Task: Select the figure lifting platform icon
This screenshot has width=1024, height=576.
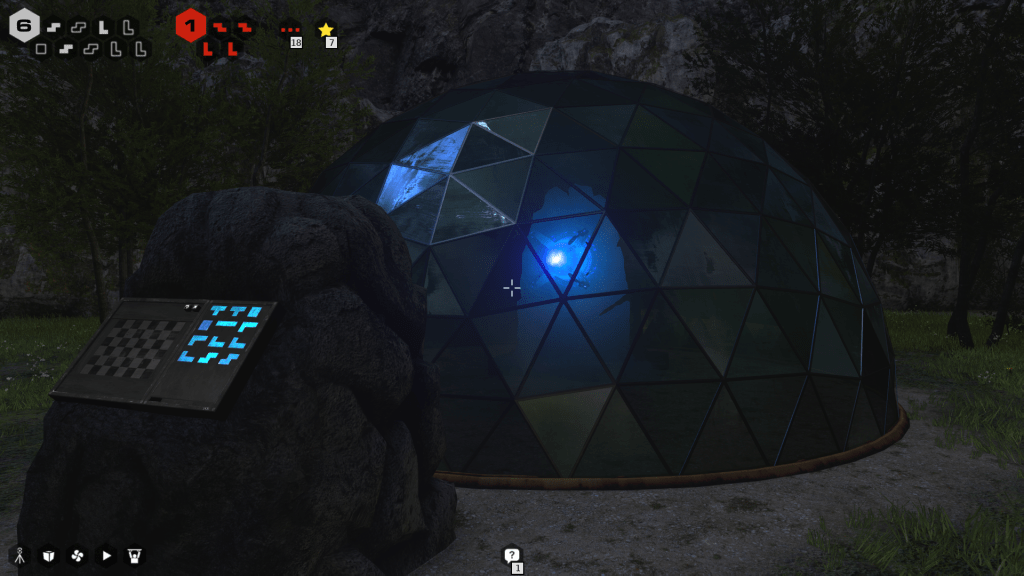Action: tap(135, 555)
